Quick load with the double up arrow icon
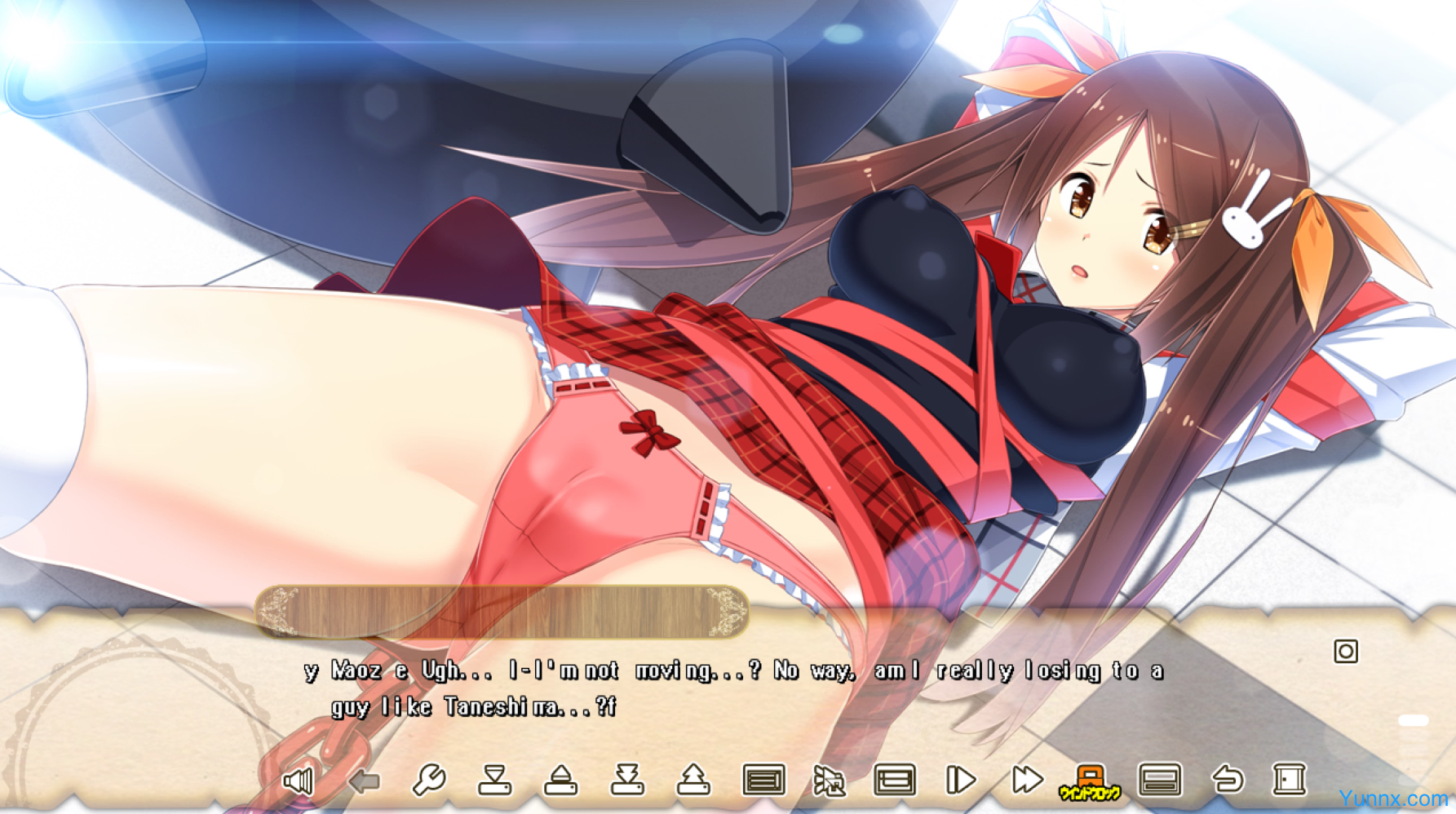Image resolution: width=1456 pixels, height=814 pixels. (693, 781)
